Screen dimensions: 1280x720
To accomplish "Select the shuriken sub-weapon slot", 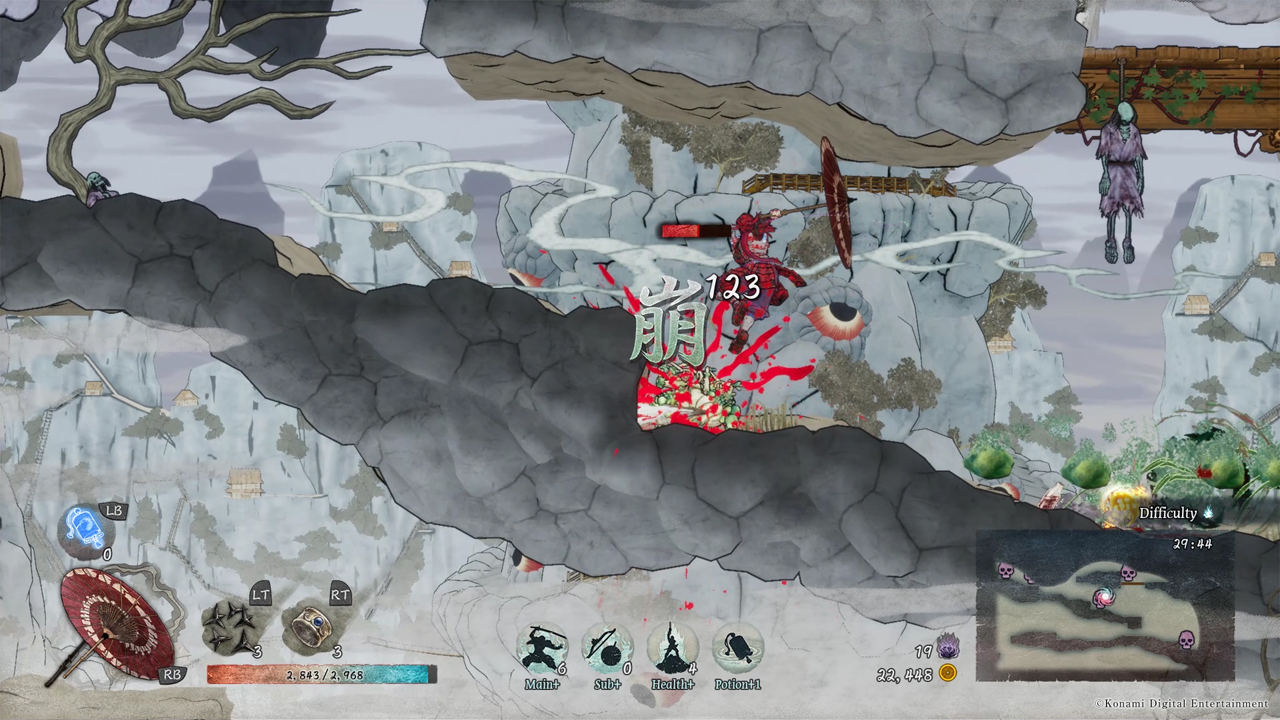I will click(230, 626).
